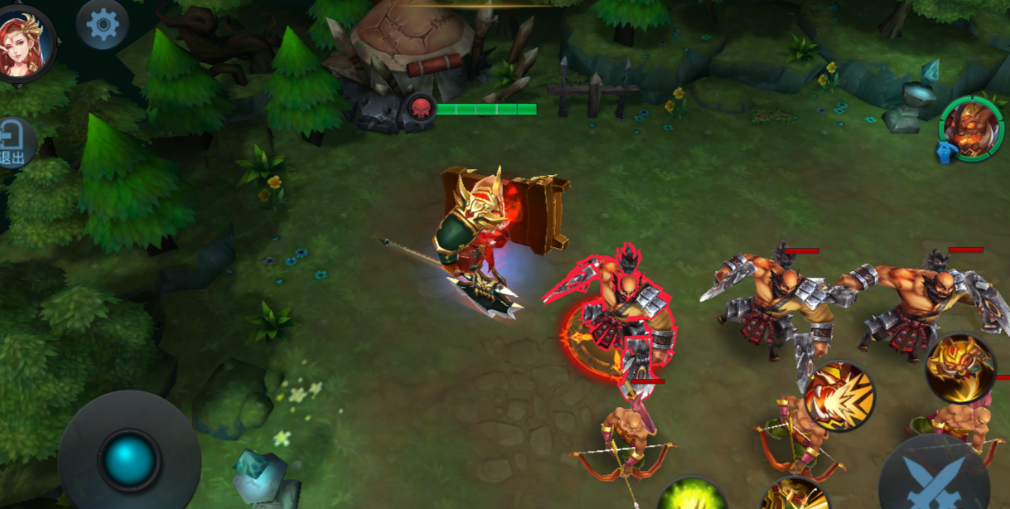The image size is (1010, 509).
Task: Click the 退出 exit button
Action: [x=15, y=143]
